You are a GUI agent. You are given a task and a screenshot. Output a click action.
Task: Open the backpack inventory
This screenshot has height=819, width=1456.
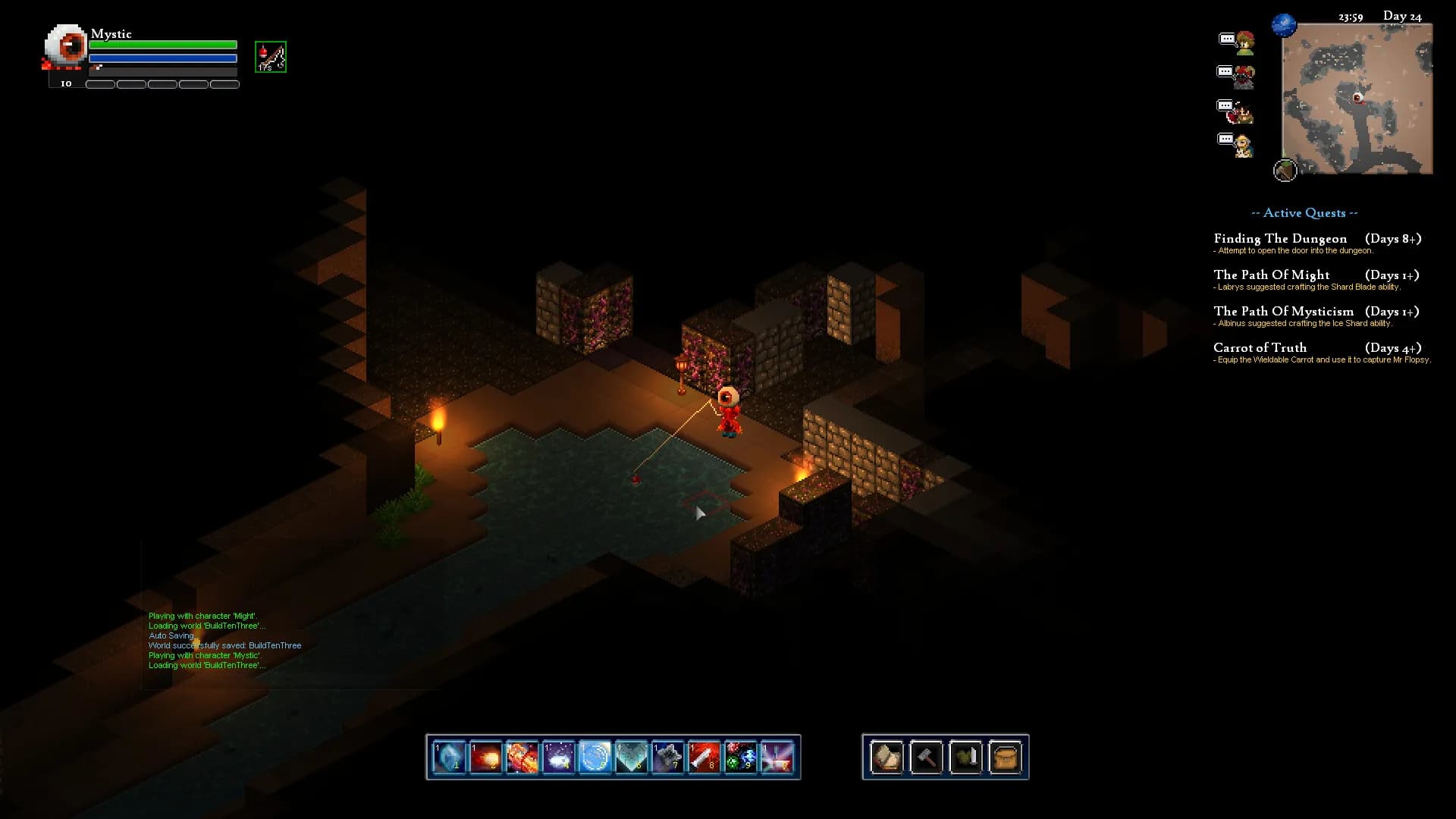pyautogui.click(x=1005, y=757)
